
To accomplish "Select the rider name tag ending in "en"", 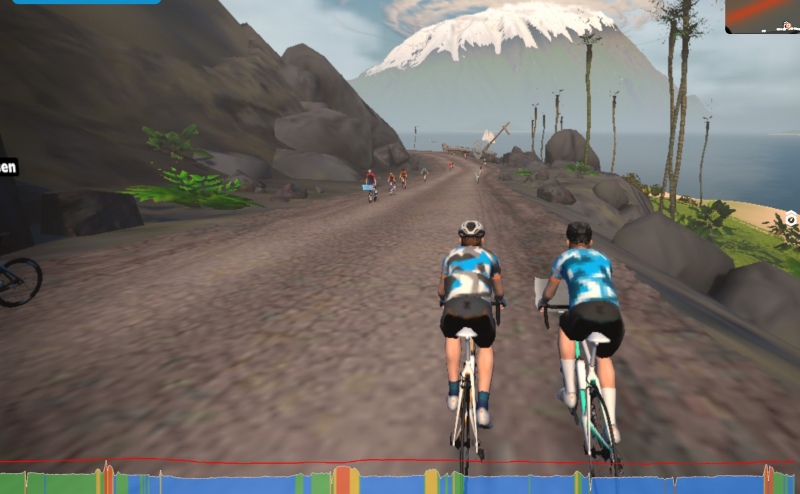I will [8, 167].
